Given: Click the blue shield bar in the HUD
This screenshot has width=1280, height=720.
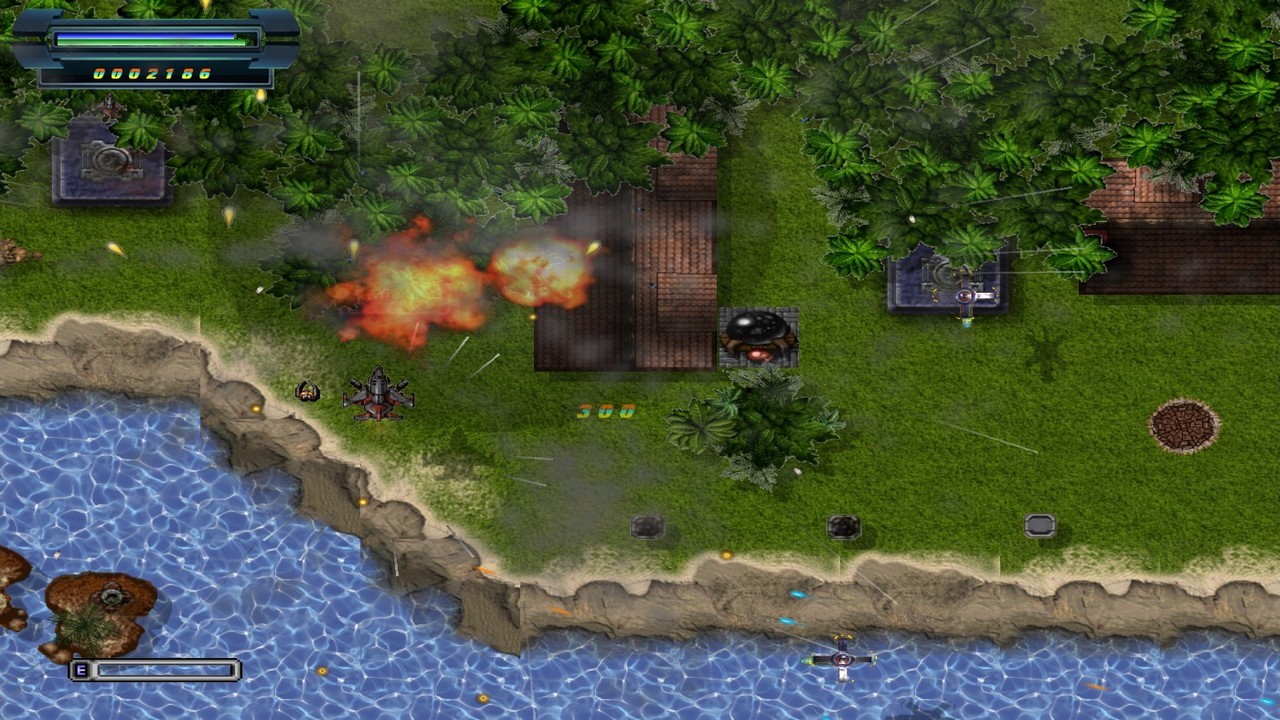Looking at the screenshot, I should tap(150, 38).
